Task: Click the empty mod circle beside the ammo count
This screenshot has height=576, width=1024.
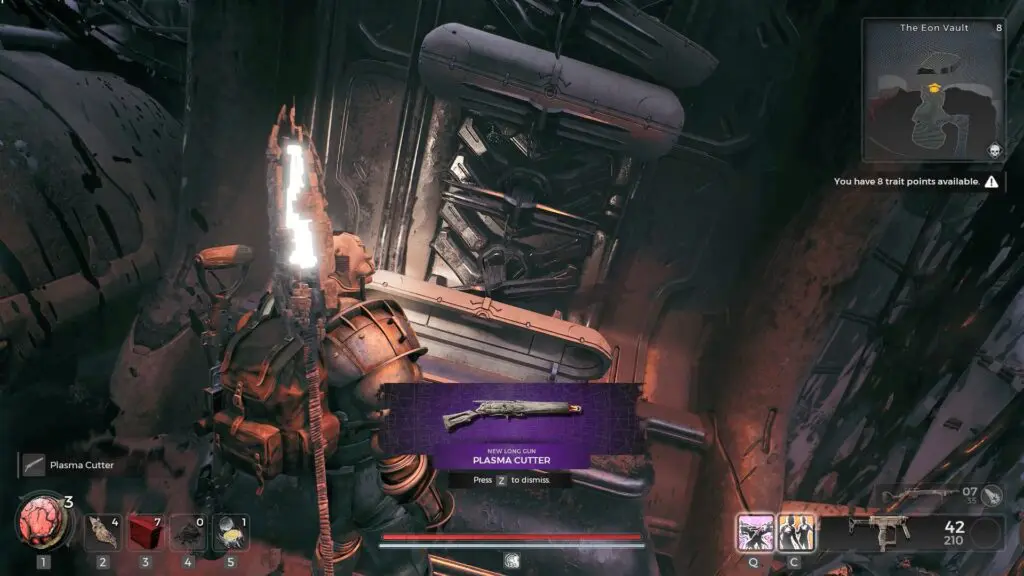Action: (986, 533)
